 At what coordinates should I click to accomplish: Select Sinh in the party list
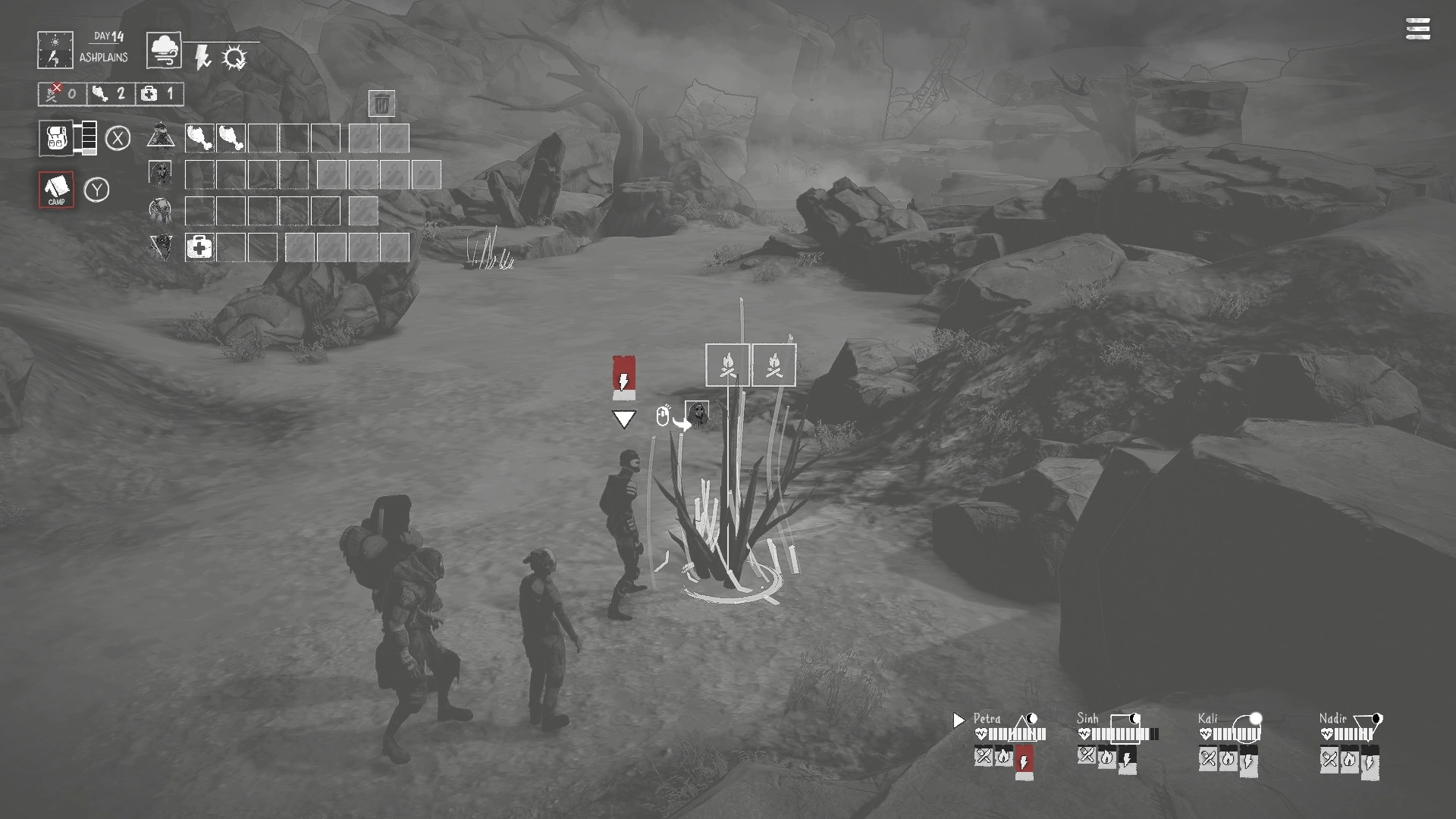tap(1087, 718)
